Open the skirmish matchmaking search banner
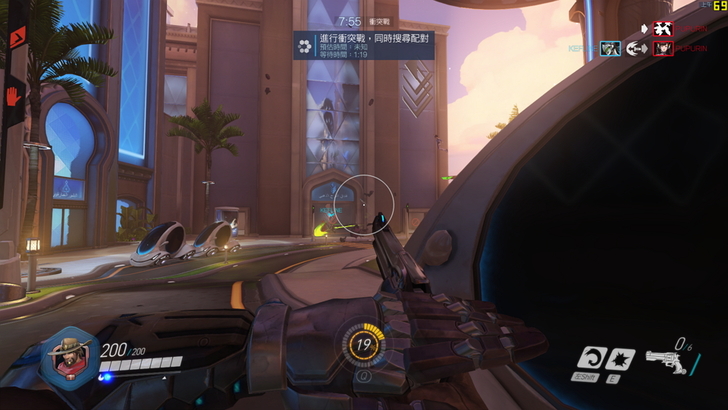The width and height of the screenshot is (728, 410). (x=364, y=45)
